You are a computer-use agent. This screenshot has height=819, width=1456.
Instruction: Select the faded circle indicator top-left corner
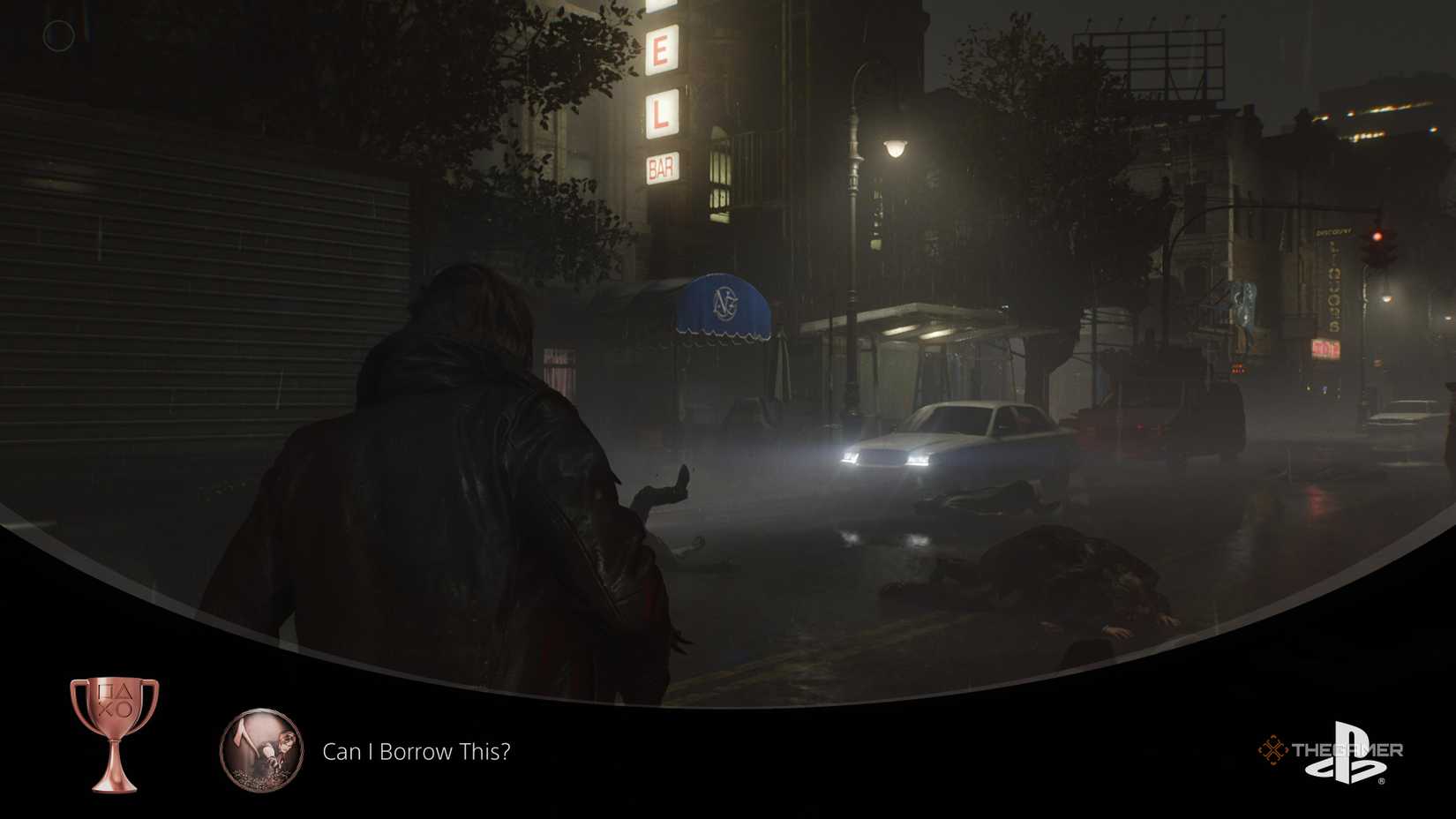click(x=56, y=34)
